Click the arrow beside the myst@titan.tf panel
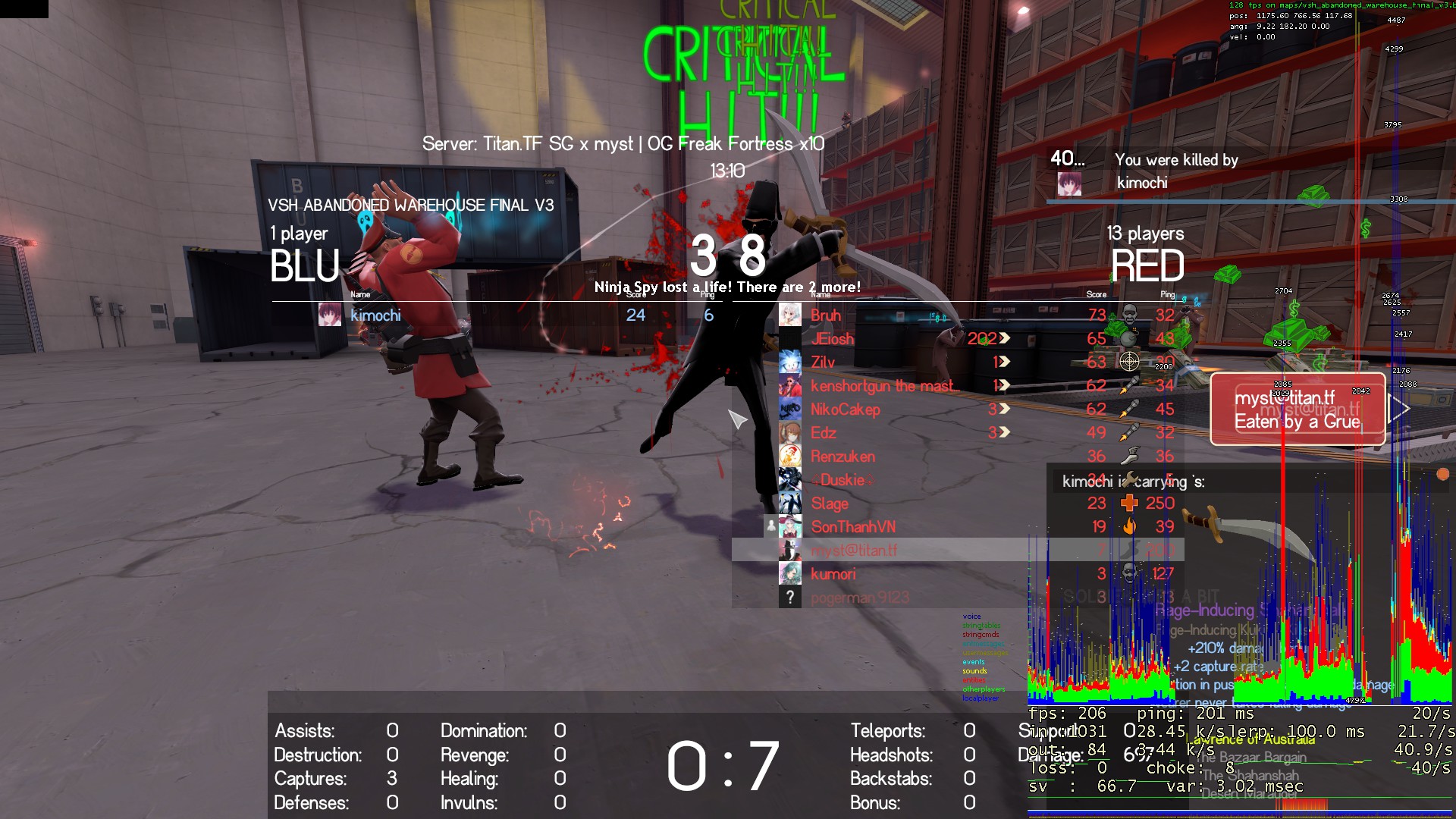Screen dimensions: 1456x819 (x=1400, y=409)
